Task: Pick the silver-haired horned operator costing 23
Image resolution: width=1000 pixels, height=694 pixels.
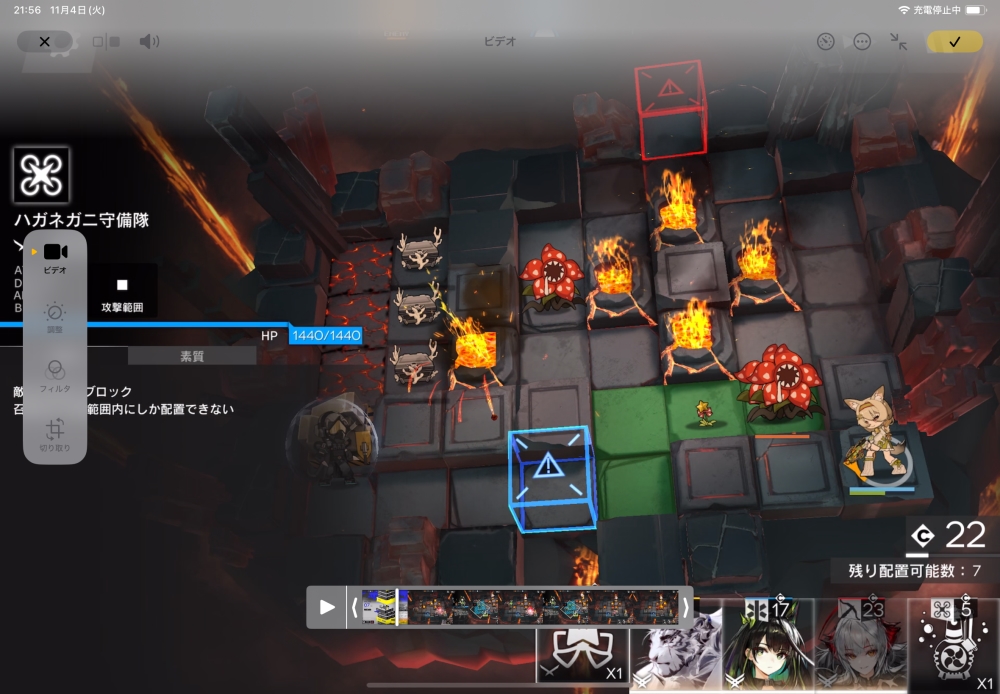Action: [x=860, y=646]
